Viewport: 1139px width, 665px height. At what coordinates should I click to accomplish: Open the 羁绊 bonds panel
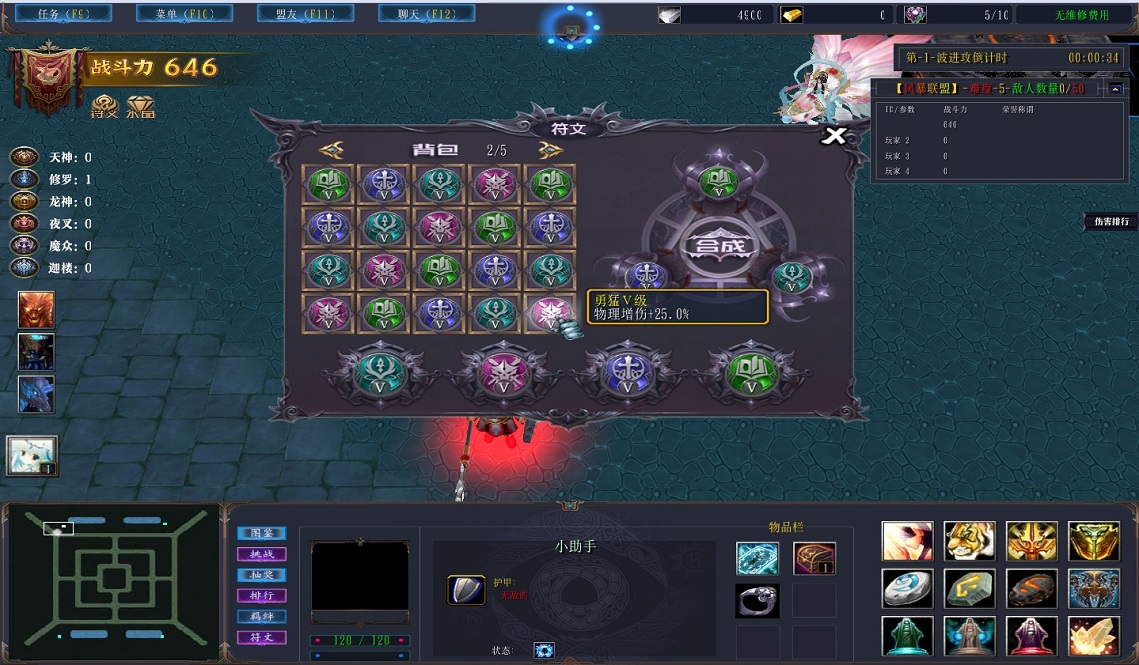261,617
